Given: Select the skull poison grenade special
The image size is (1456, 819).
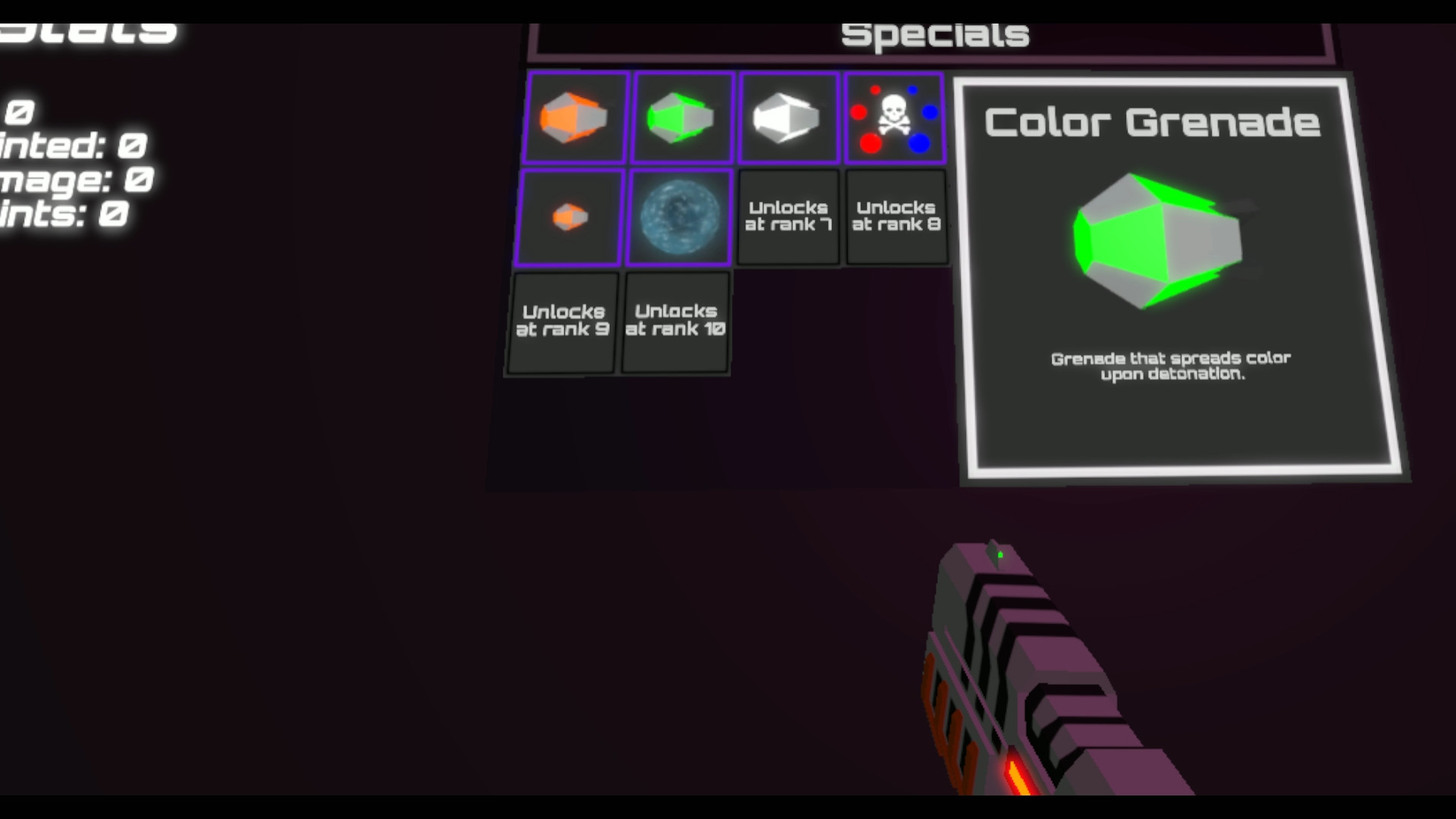Looking at the screenshot, I should click(895, 117).
